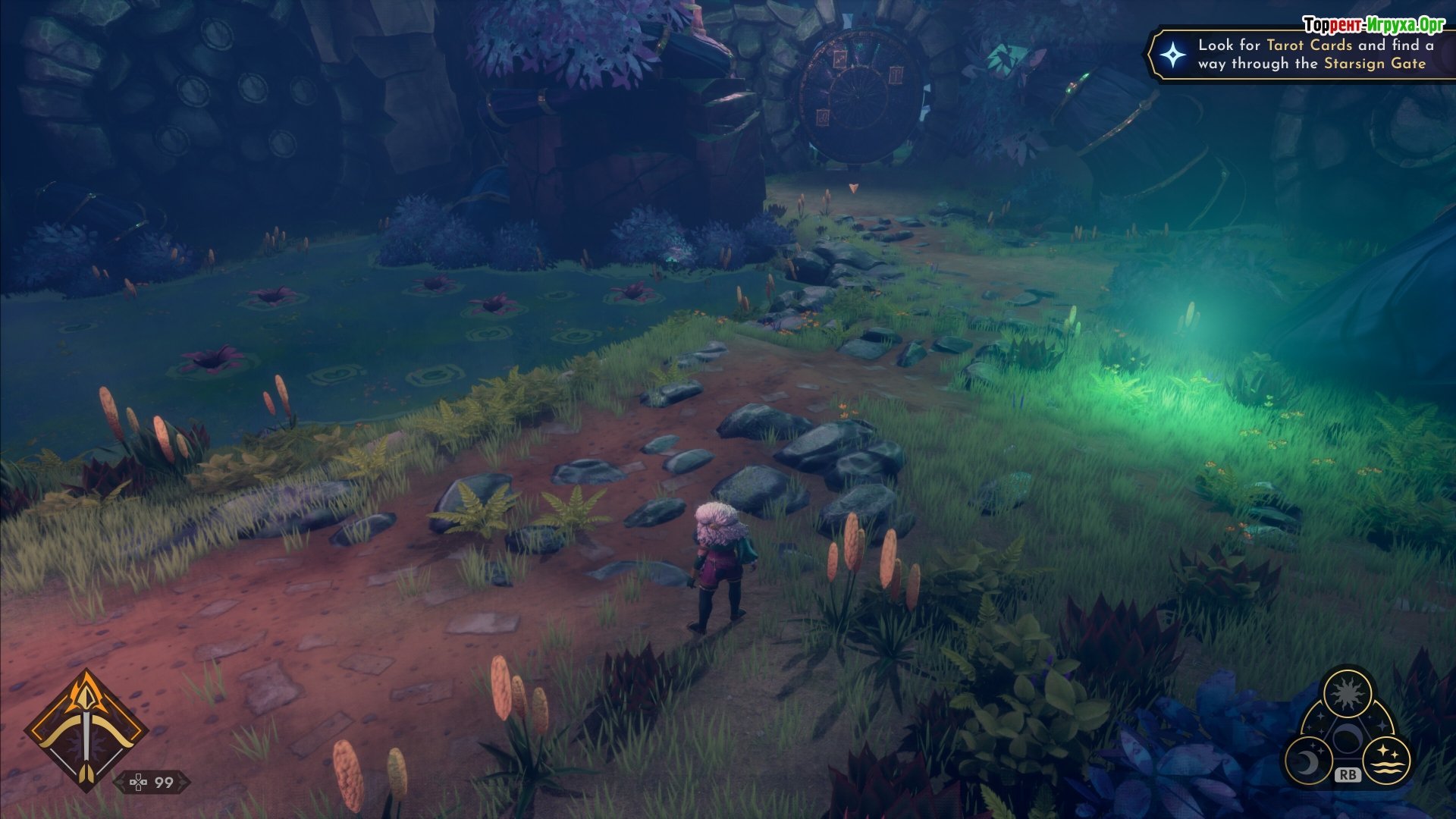The image size is (1456, 819).
Task: Click the center eclipse orb in ability triad
Action: click(x=1347, y=738)
